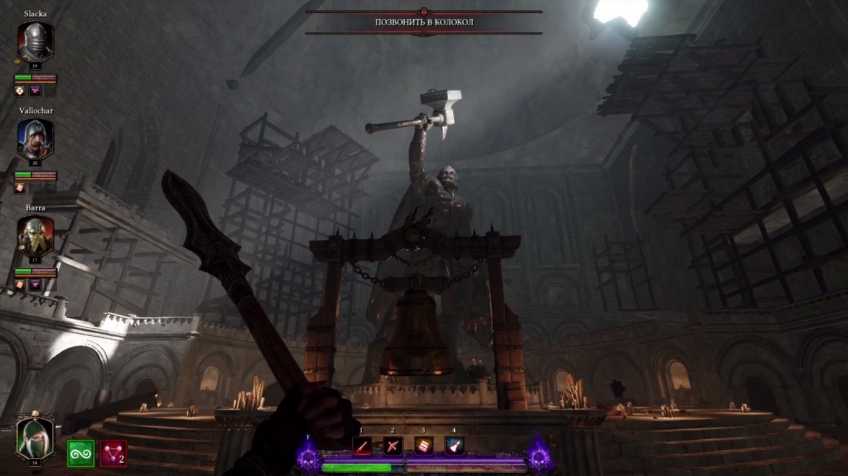
Task: Select the potion in slot 4
Action: point(454,446)
